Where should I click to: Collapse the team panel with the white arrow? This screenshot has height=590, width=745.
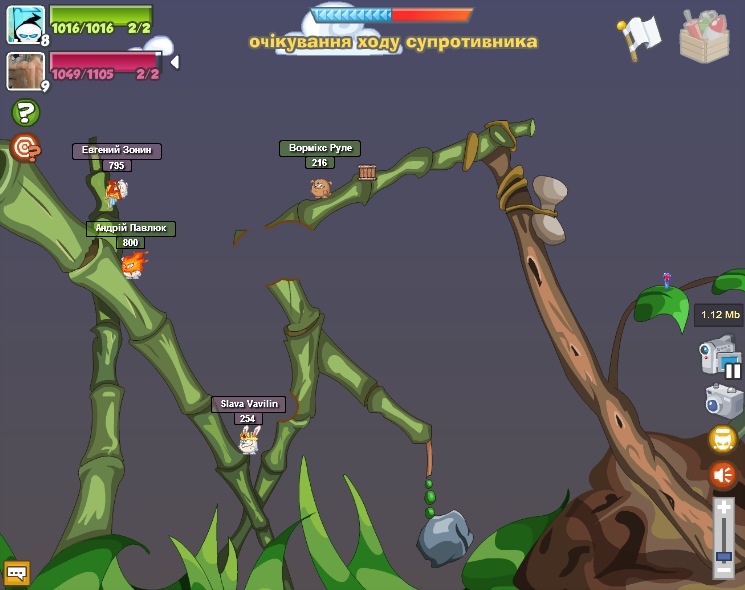click(174, 62)
